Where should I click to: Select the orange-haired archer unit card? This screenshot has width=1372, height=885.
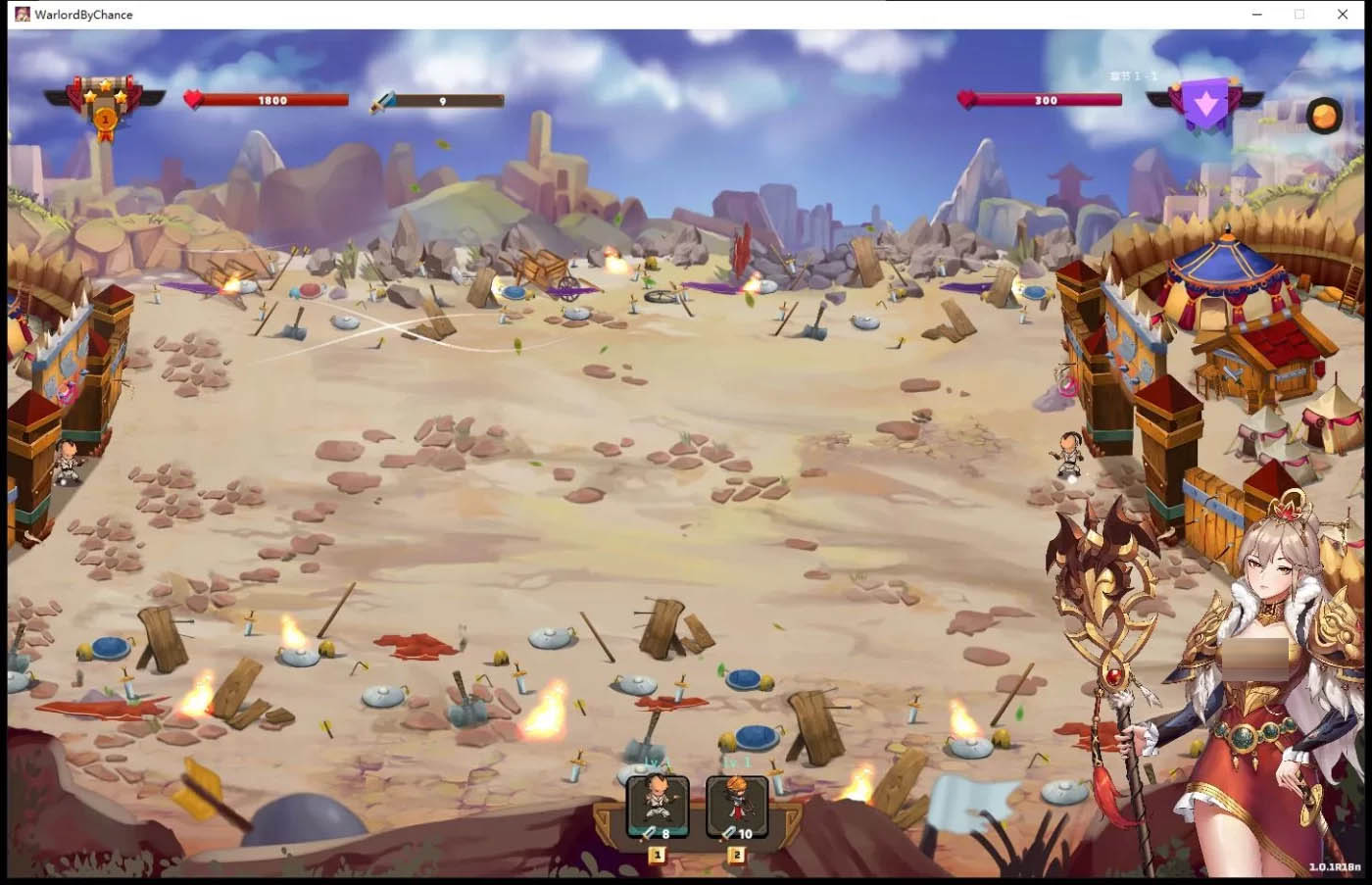(x=736, y=807)
